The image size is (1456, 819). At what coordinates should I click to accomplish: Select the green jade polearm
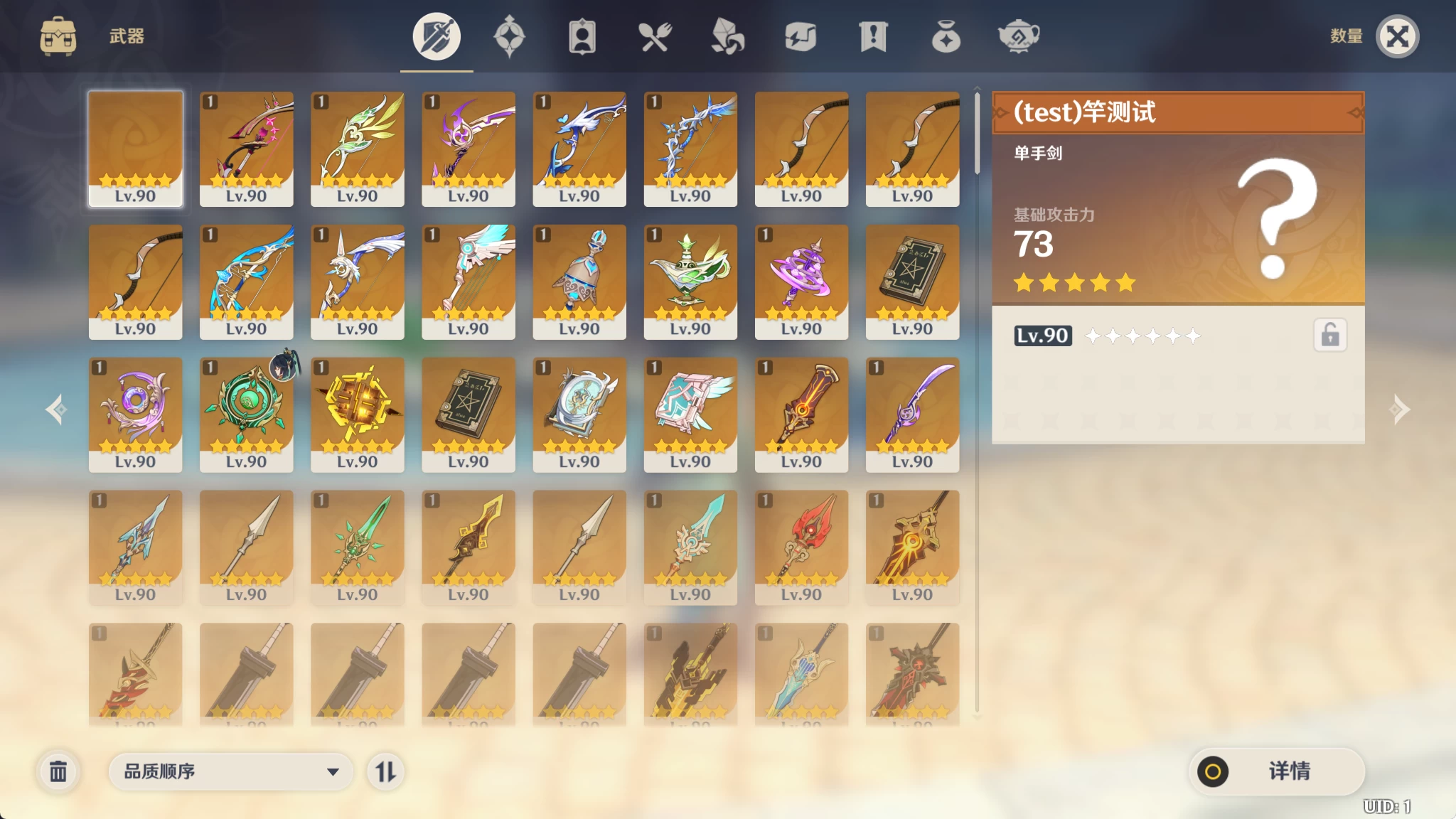(357, 547)
